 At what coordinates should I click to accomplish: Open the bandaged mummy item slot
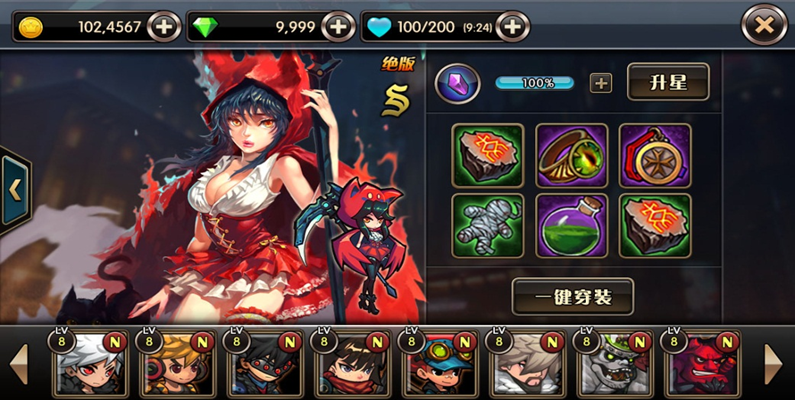(x=487, y=225)
